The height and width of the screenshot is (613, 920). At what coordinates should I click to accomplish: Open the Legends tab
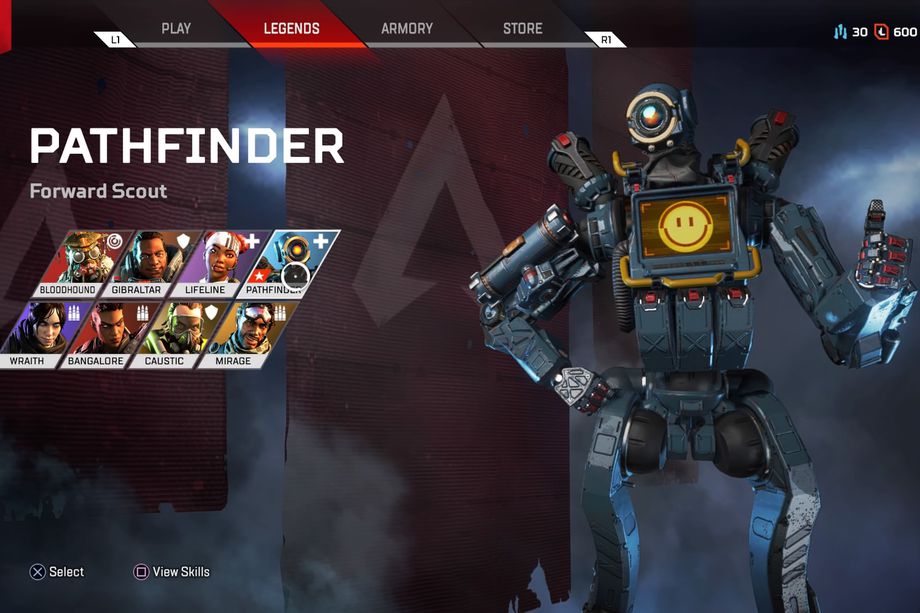click(x=291, y=28)
